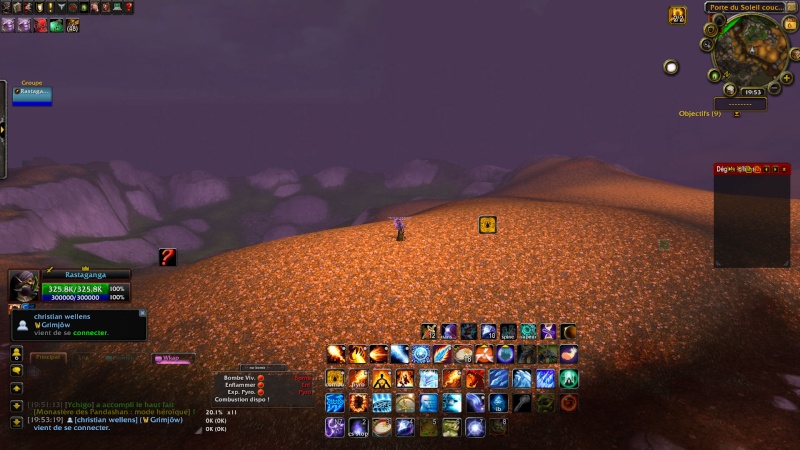Switch to the Principal chat tab
Viewport: 800px width, 450px height.
pos(47,357)
